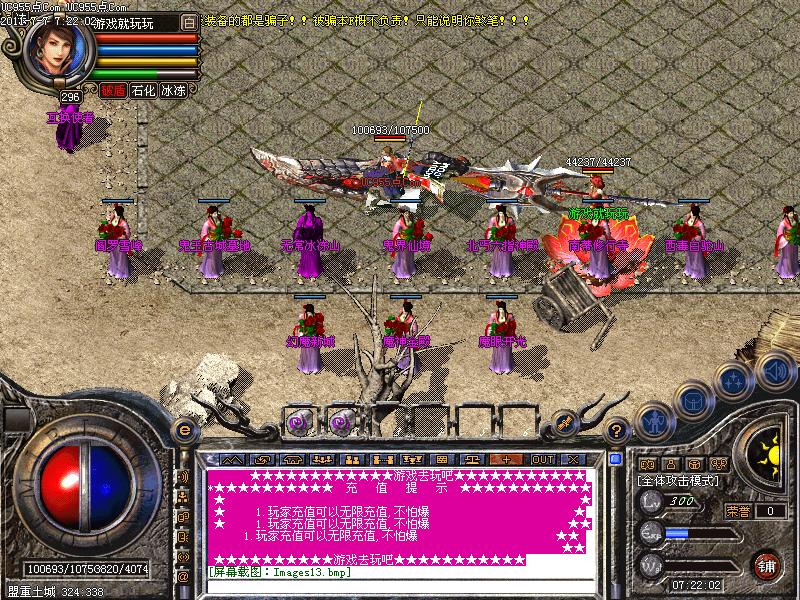Click the Lv level round button
The height and width of the screenshot is (600, 800).
tap(651, 500)
